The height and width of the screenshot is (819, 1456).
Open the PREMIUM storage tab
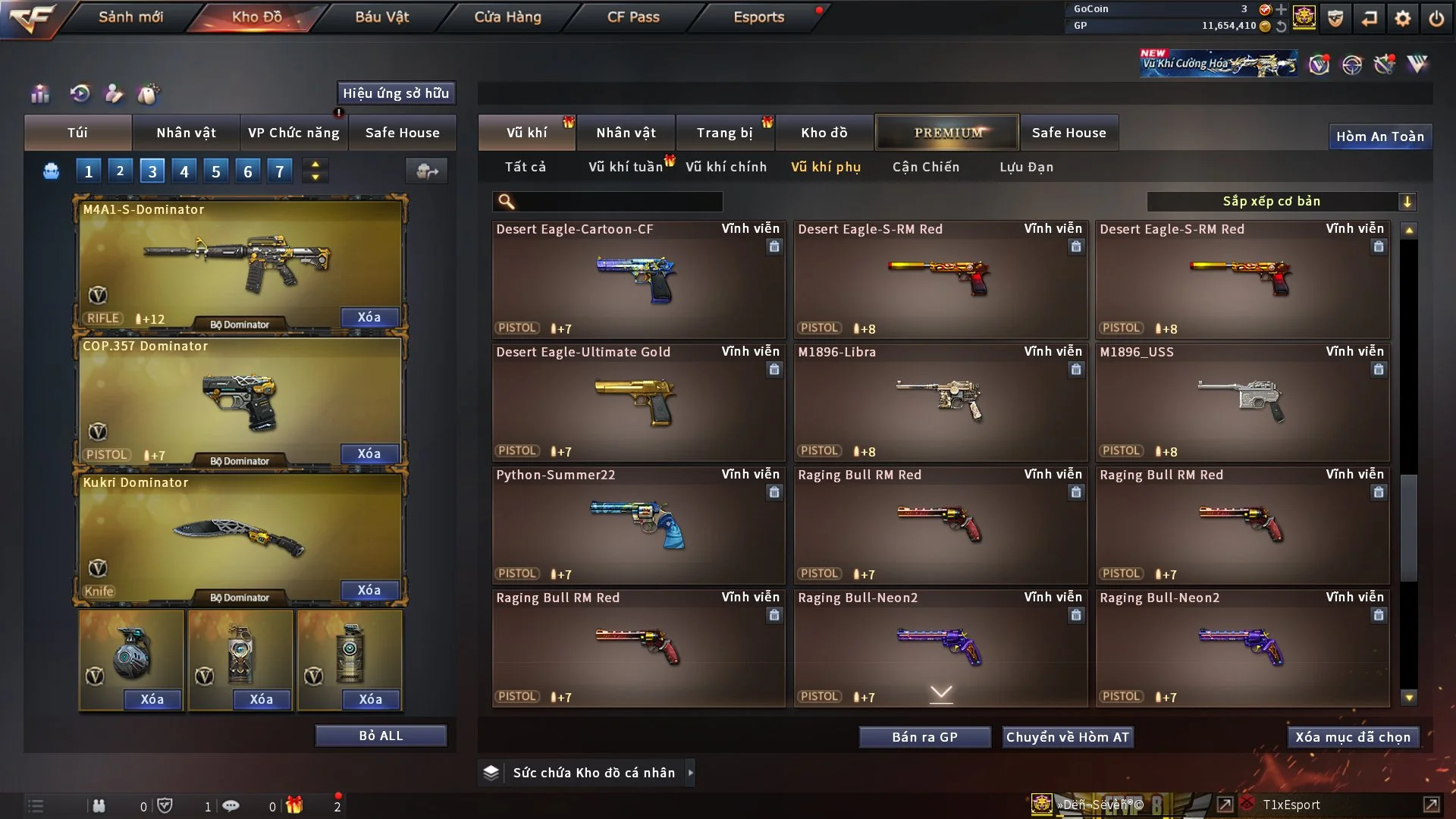click(x=947, y=133)
